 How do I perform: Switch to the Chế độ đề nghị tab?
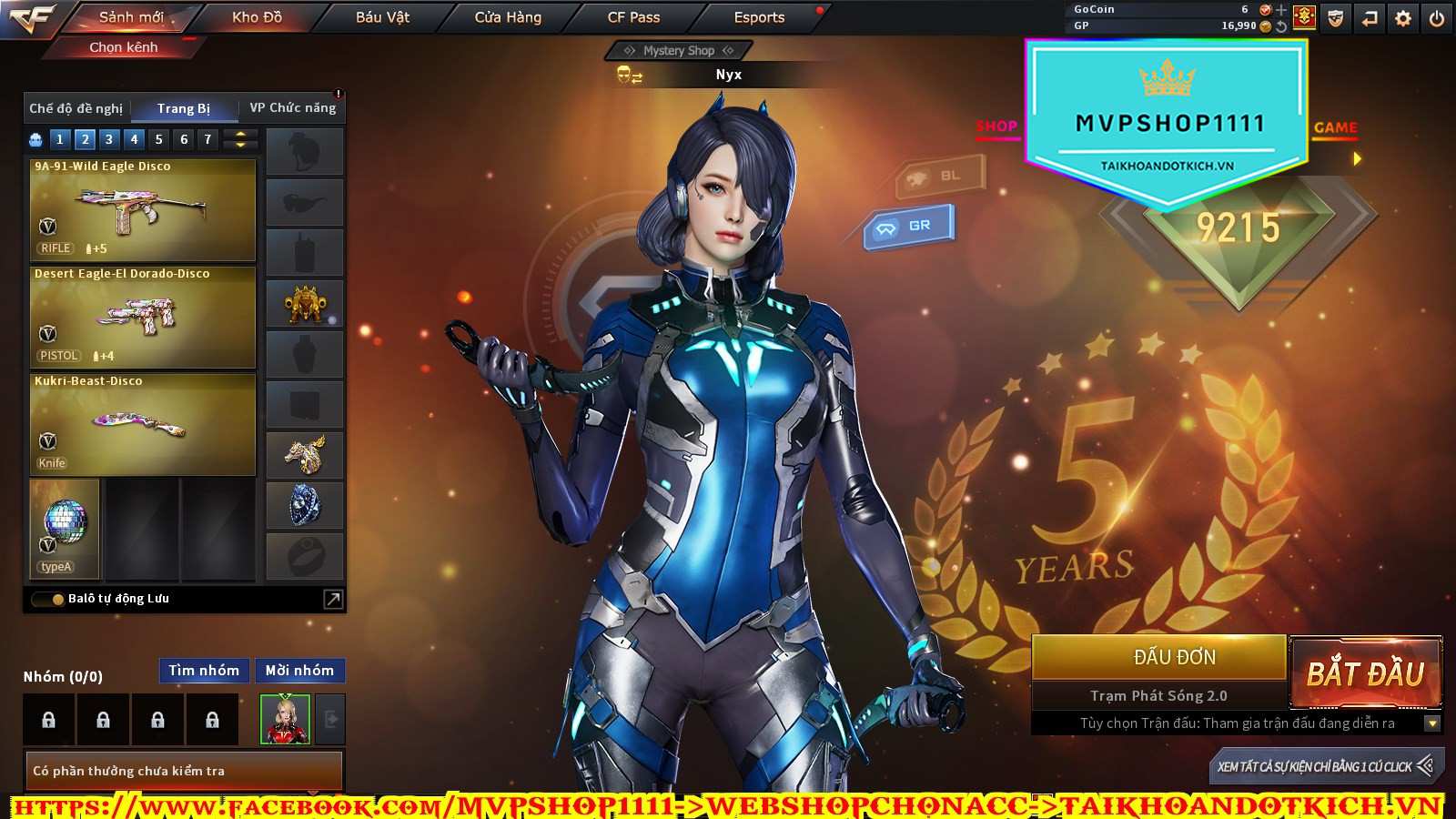coord(76,108)
